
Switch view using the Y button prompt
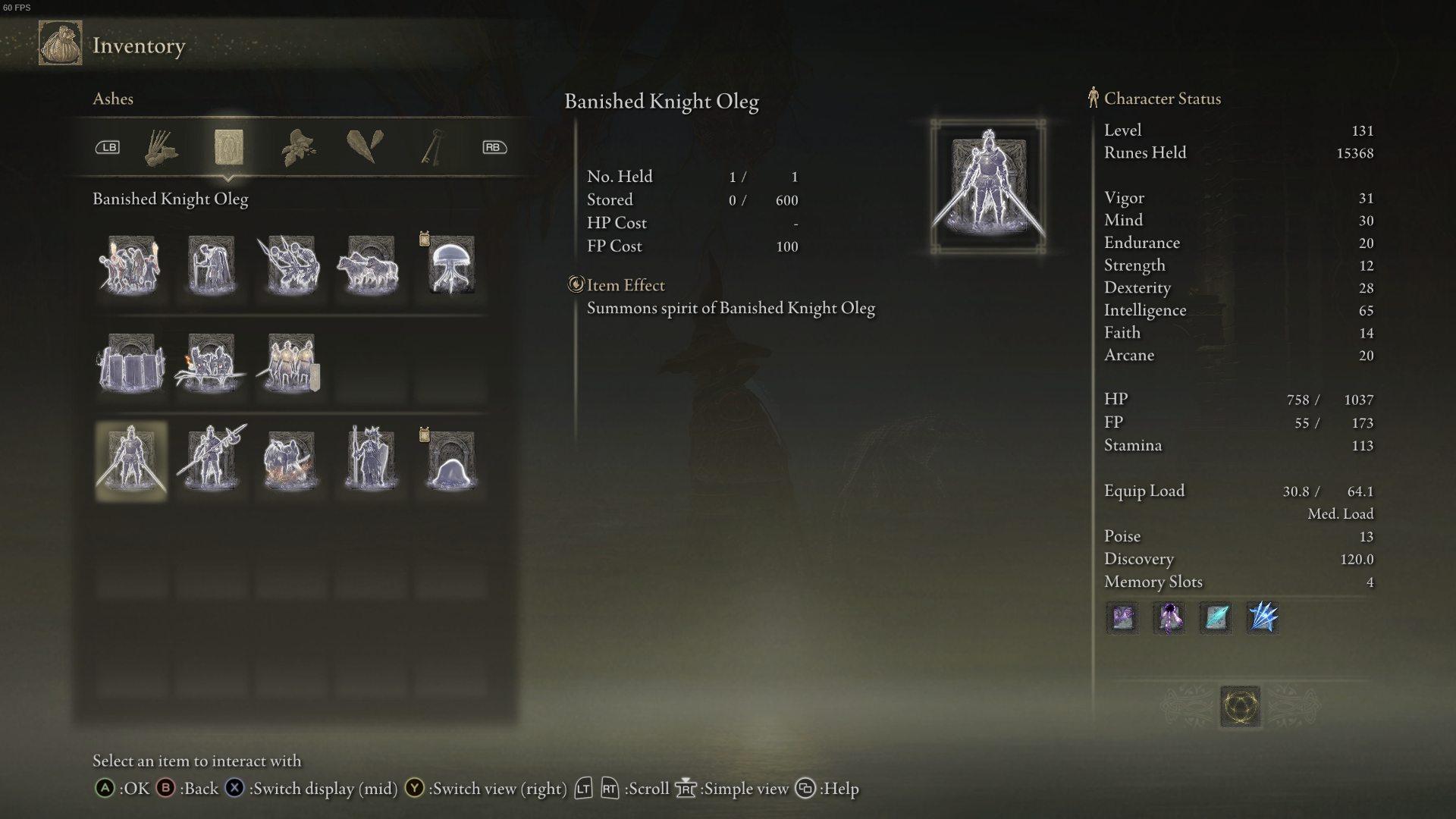point(414,789)
